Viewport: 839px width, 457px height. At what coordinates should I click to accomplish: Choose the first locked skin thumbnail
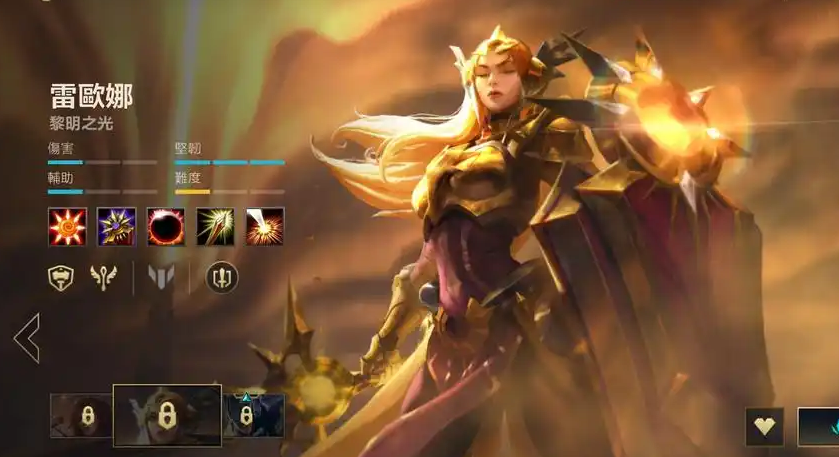(81, 415)
